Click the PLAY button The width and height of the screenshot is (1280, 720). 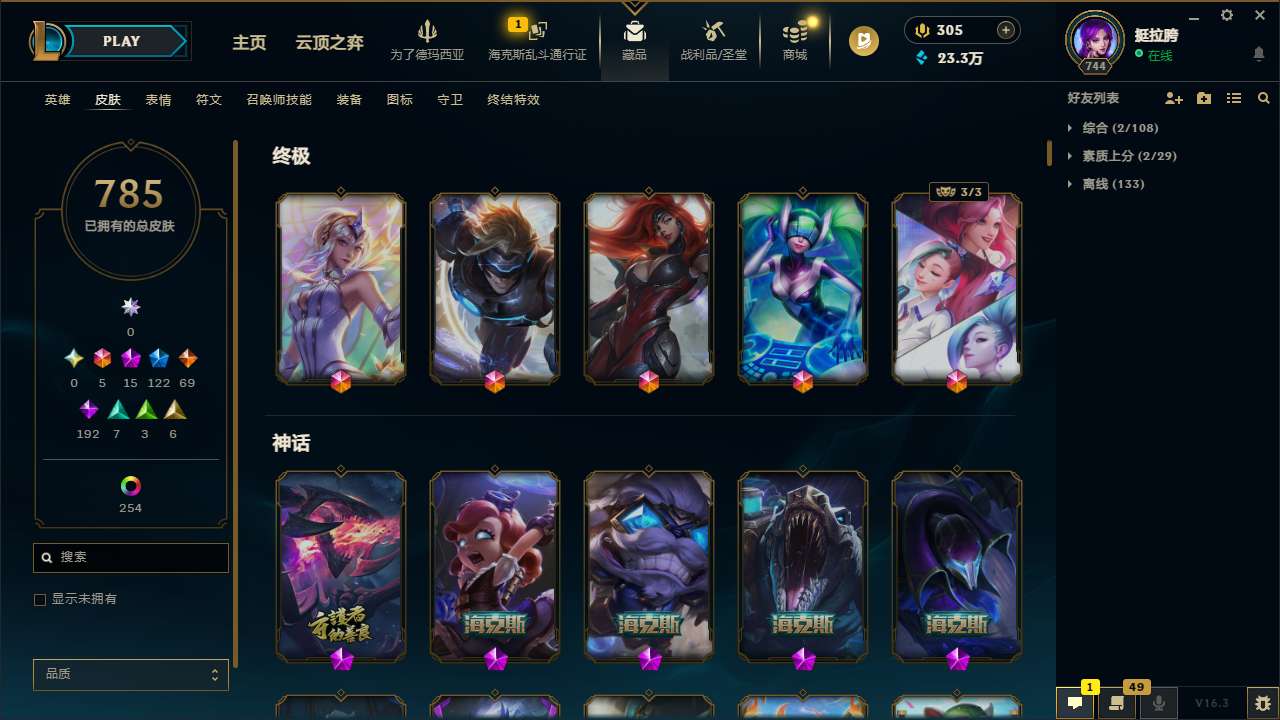coord(121,41)
